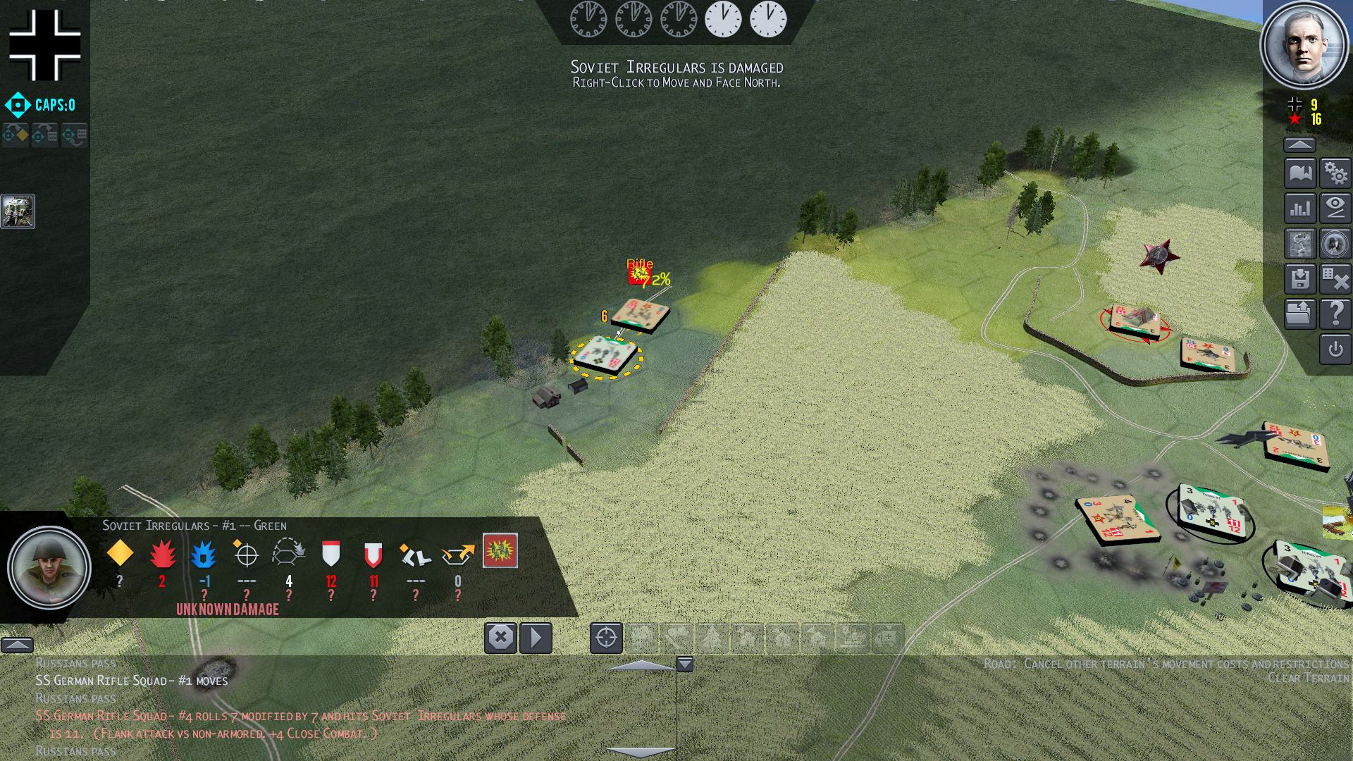Open the game settings gears

click(x=1335, y=172)
